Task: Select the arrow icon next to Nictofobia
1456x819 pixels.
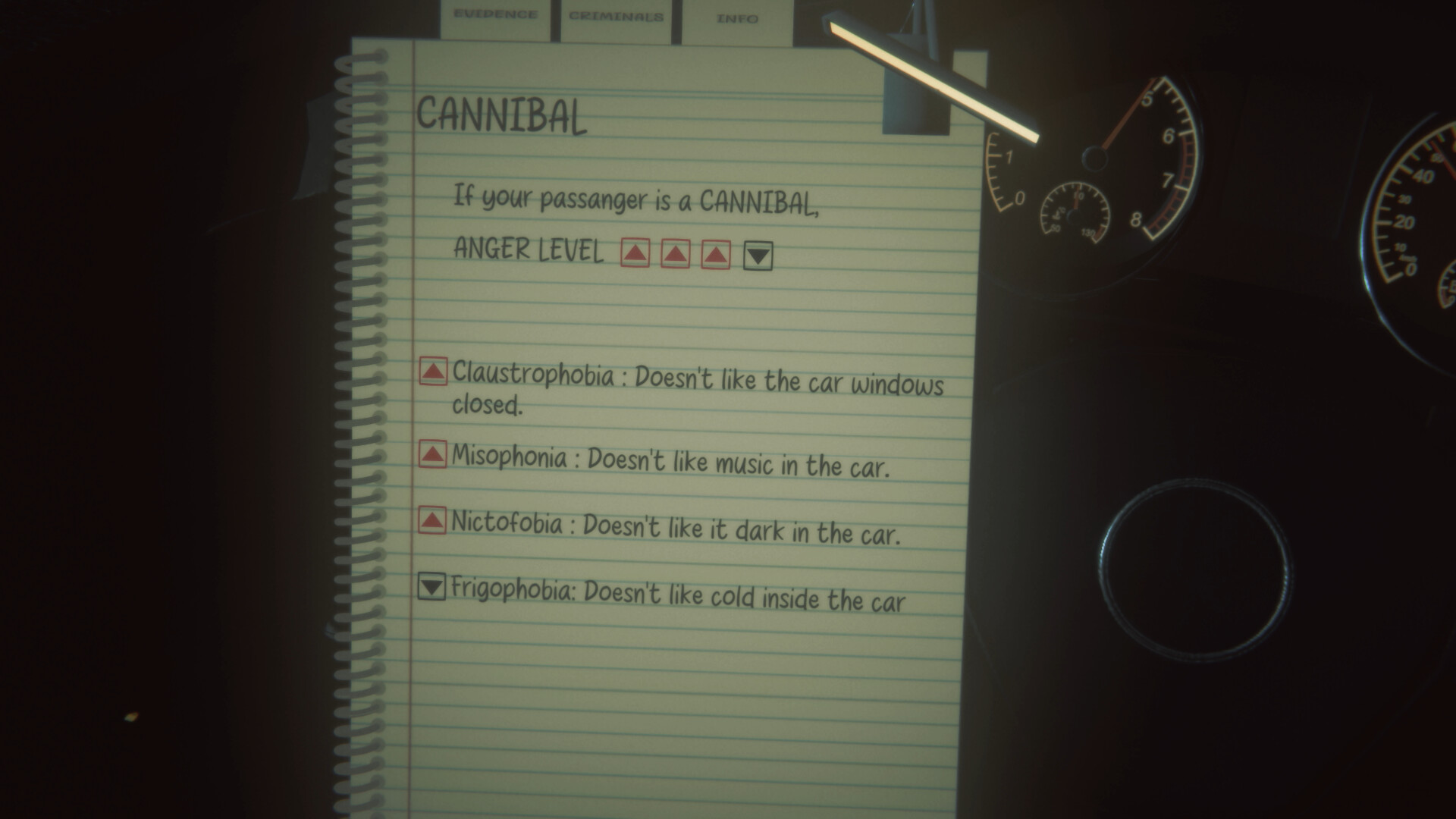Action: (x=431, y=520)
